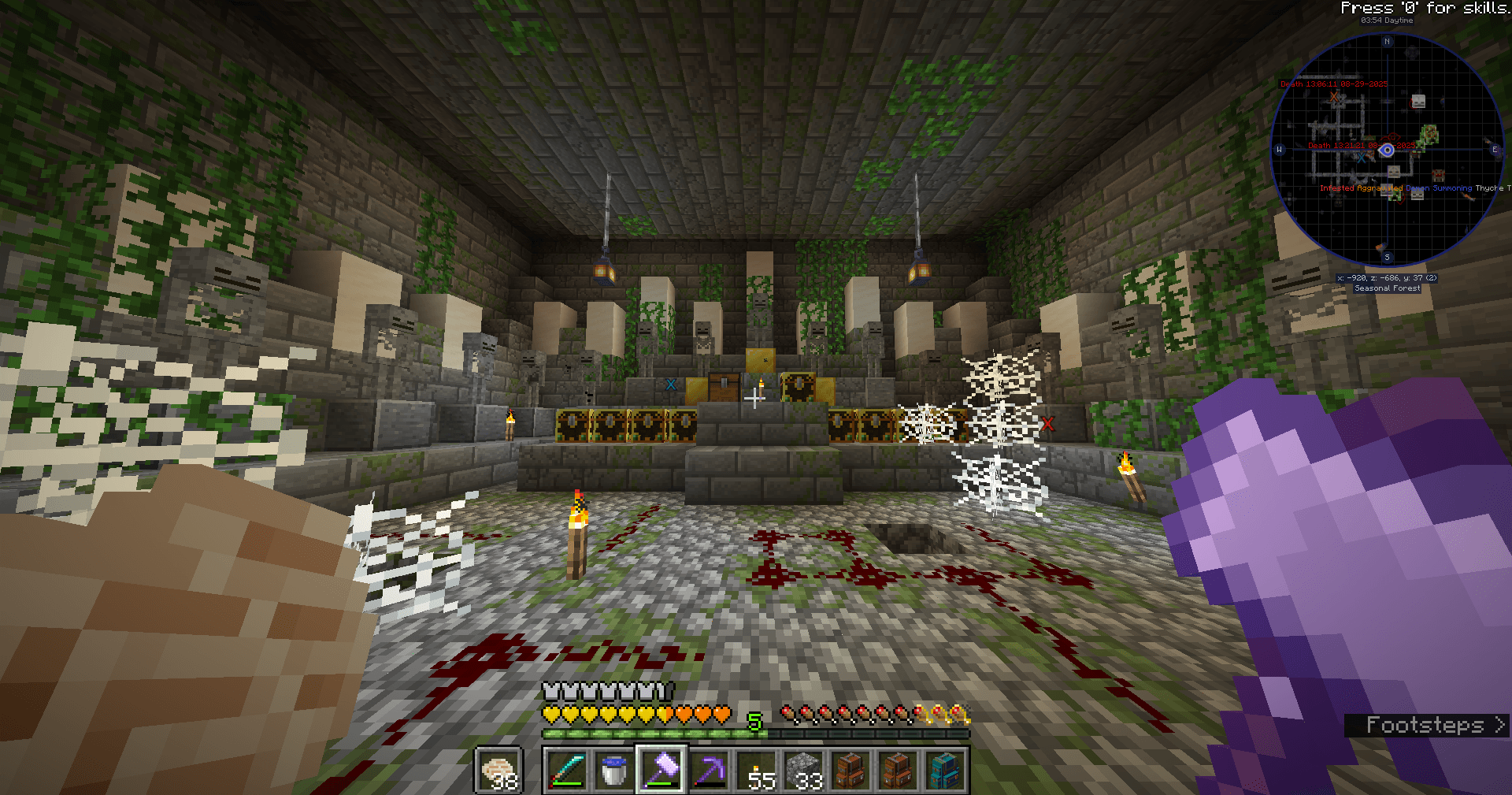1512x795 pixels.
Task: Switch to the purple pickaxe slot
Action: click(x=709, y=770)
